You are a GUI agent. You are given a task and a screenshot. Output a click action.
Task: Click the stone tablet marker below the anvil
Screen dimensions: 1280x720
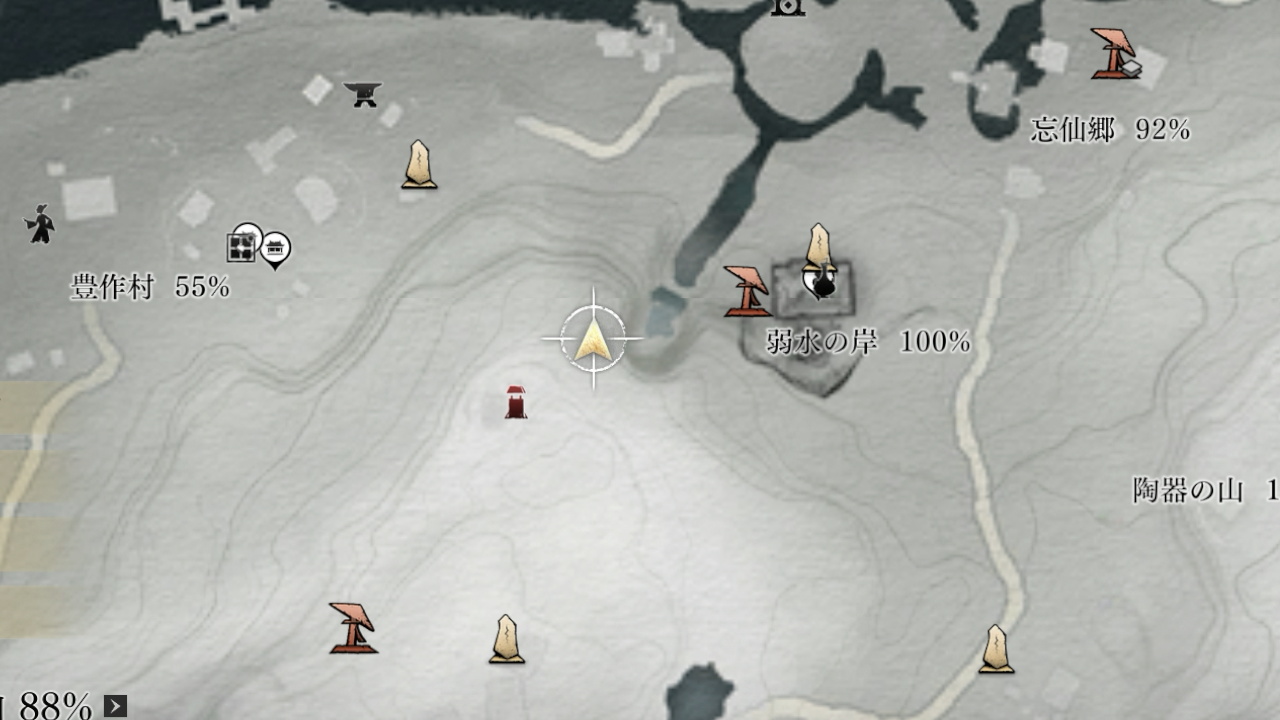click(419, 165)
